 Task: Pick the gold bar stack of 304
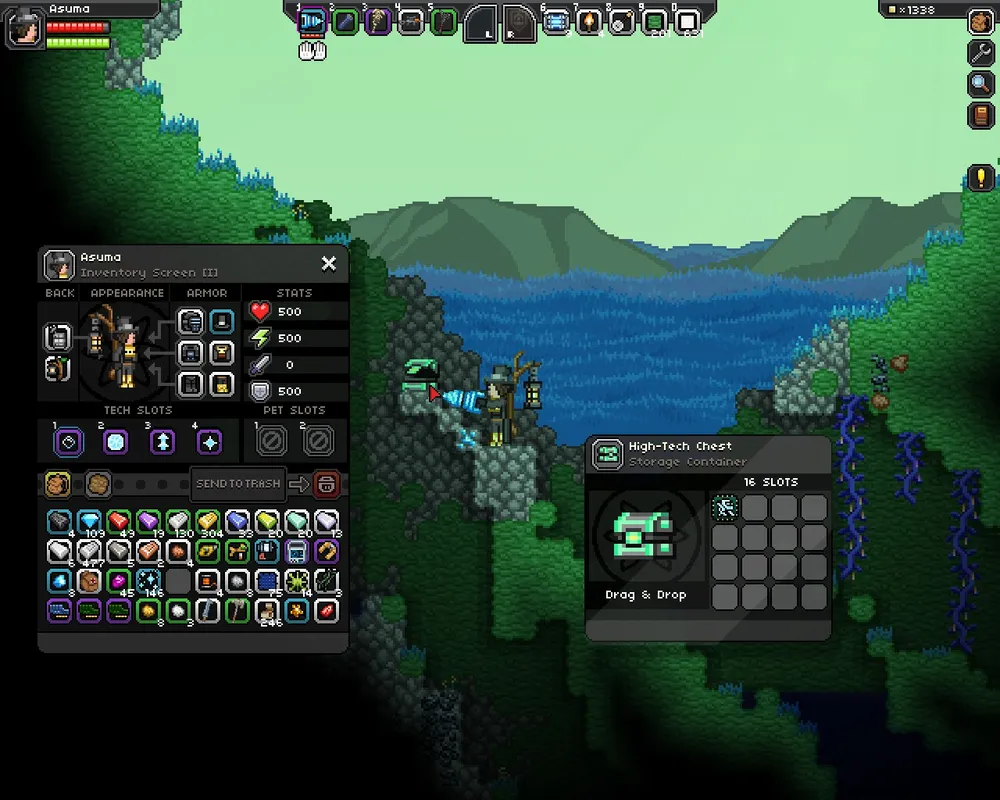(x=208, y=522)
